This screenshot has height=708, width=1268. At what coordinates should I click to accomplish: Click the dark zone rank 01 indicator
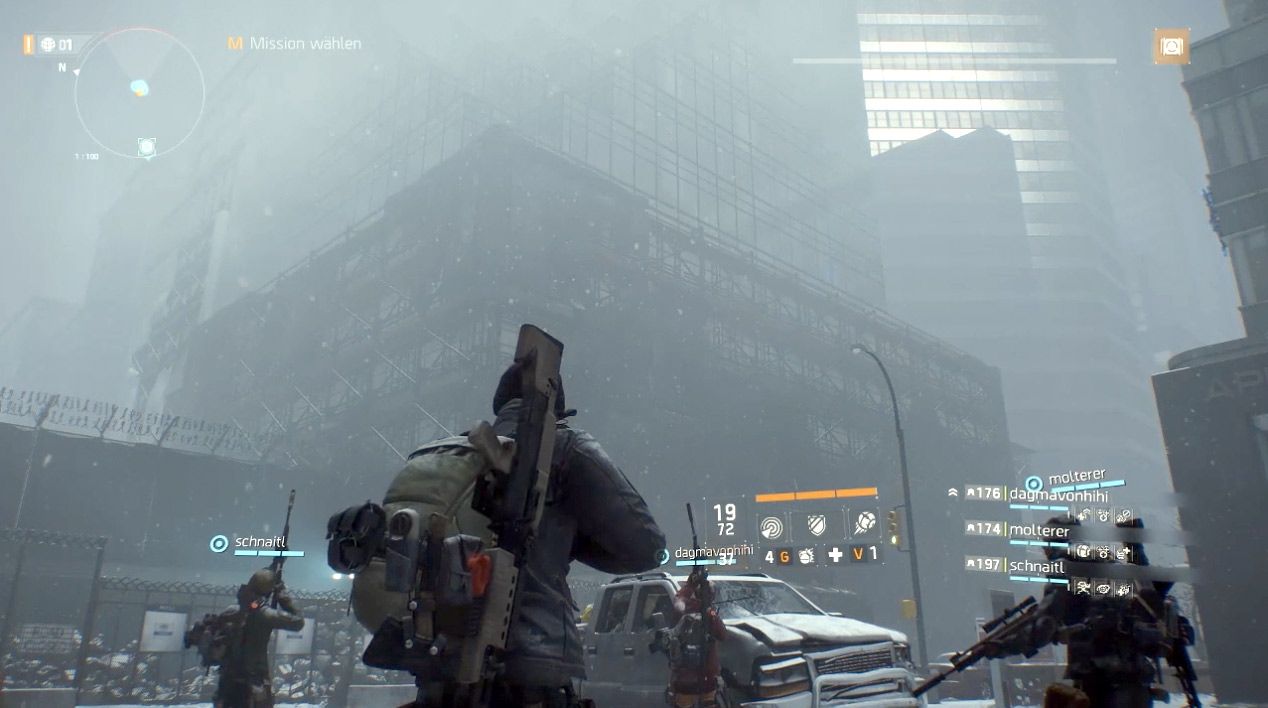point(58,45)
